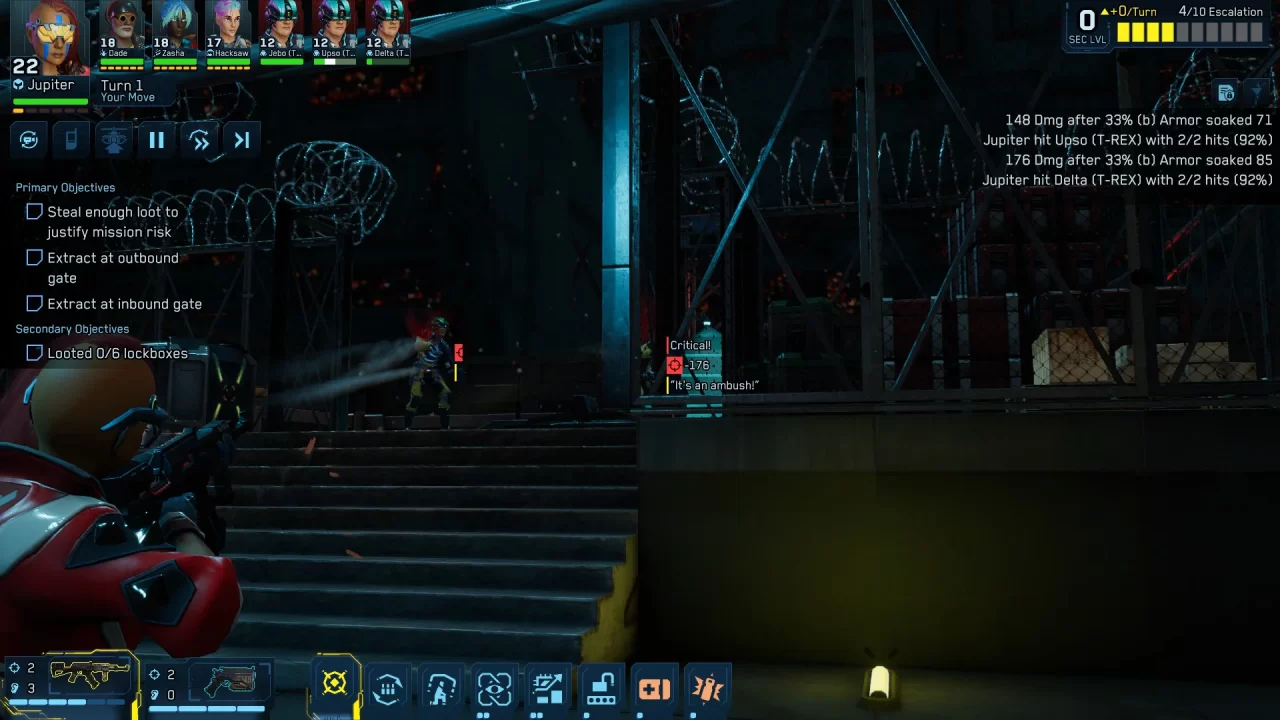Open the hacking ability icon
Image resolution: width=1280 pixels, height=720 pixels.
tap(548, 688)
